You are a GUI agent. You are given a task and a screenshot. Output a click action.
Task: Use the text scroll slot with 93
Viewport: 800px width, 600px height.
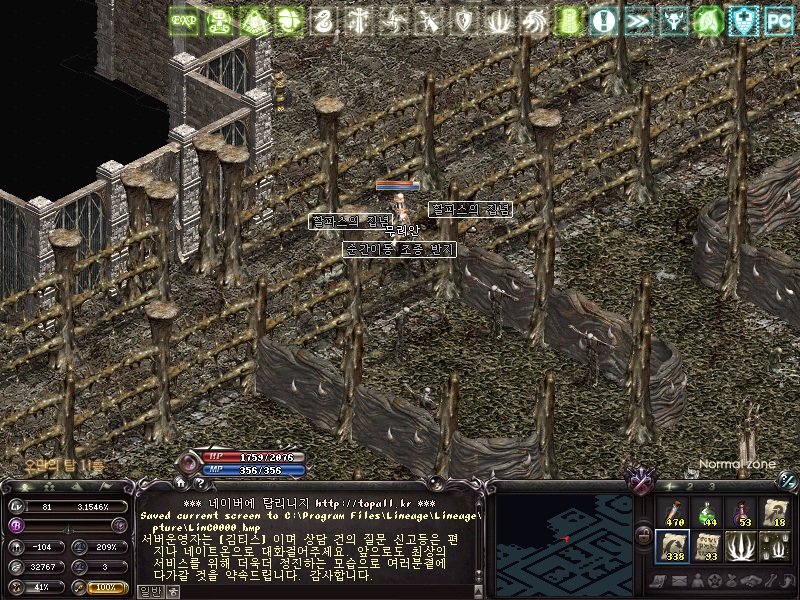point(707,547)
